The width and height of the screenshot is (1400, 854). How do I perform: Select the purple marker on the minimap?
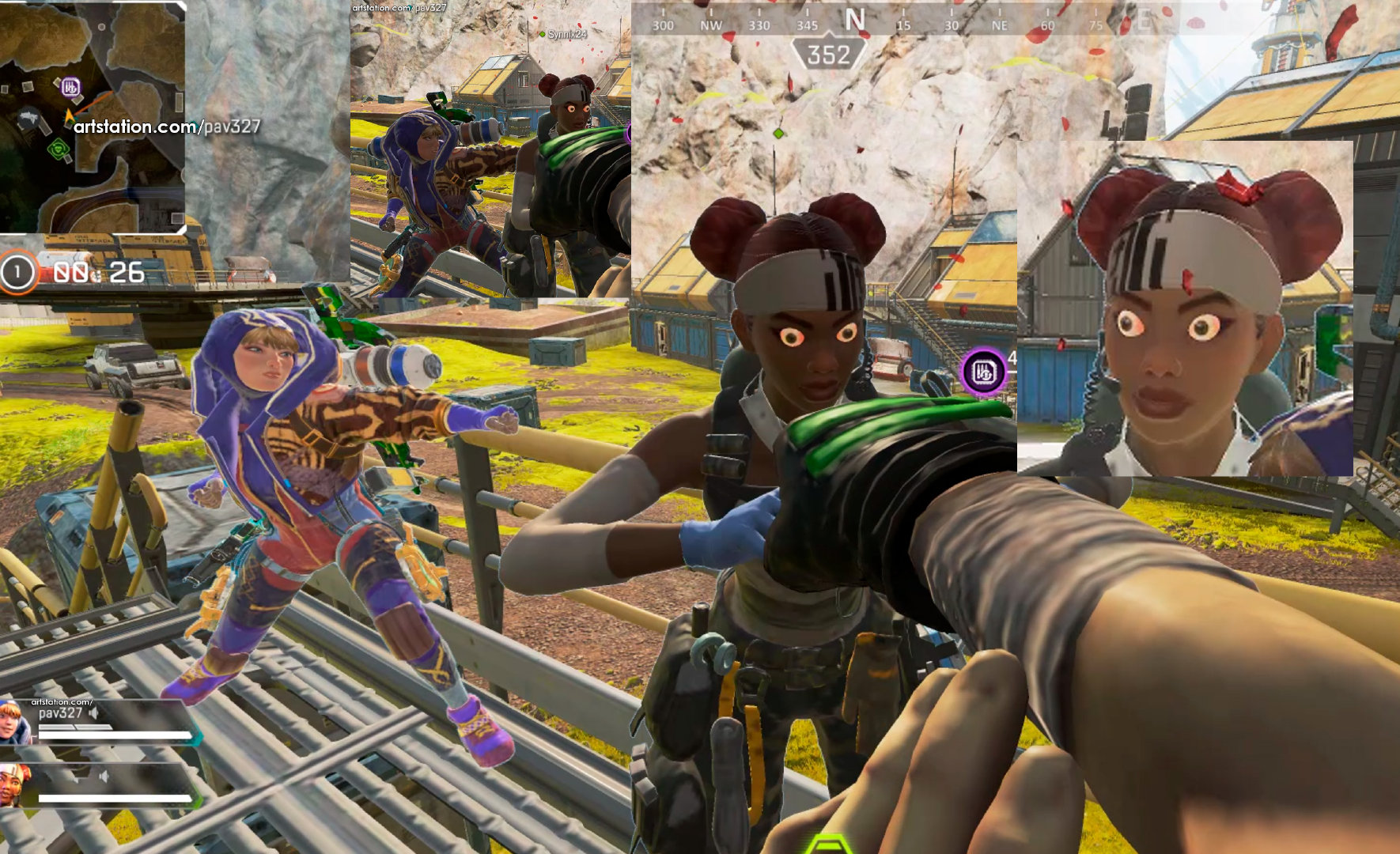tap(70, 86)
